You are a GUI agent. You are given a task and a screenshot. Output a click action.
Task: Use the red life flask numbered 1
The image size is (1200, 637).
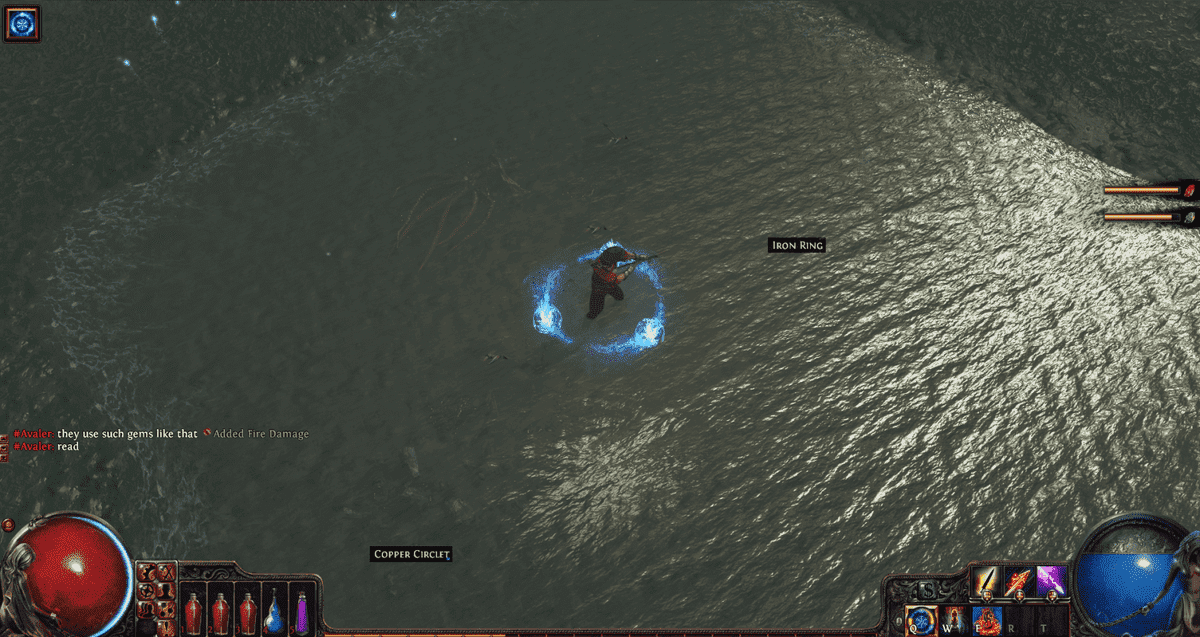pyautogui.click(x=193, y=611)
